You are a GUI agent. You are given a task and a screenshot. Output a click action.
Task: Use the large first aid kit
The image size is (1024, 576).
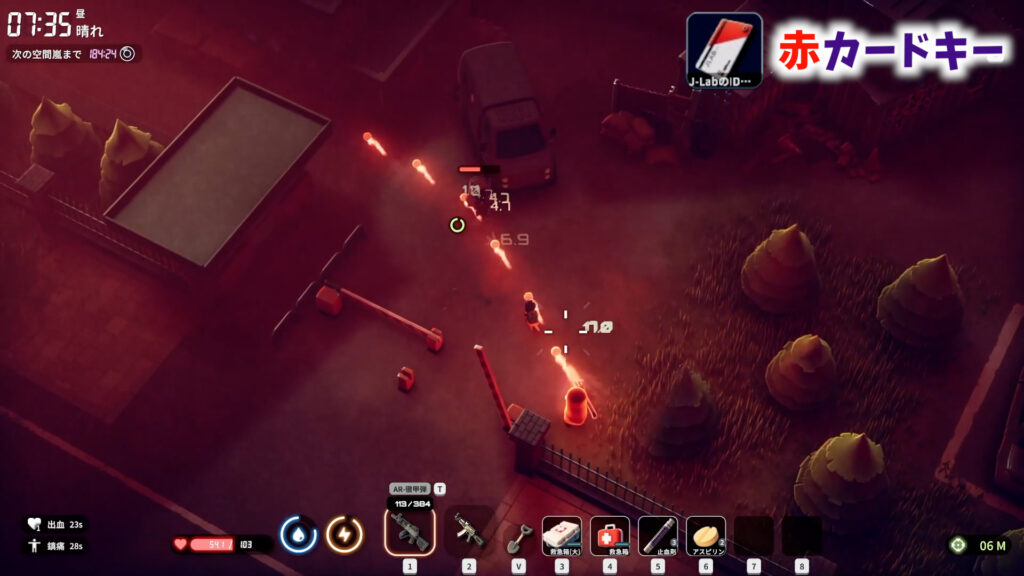click(x=561, y=535)
